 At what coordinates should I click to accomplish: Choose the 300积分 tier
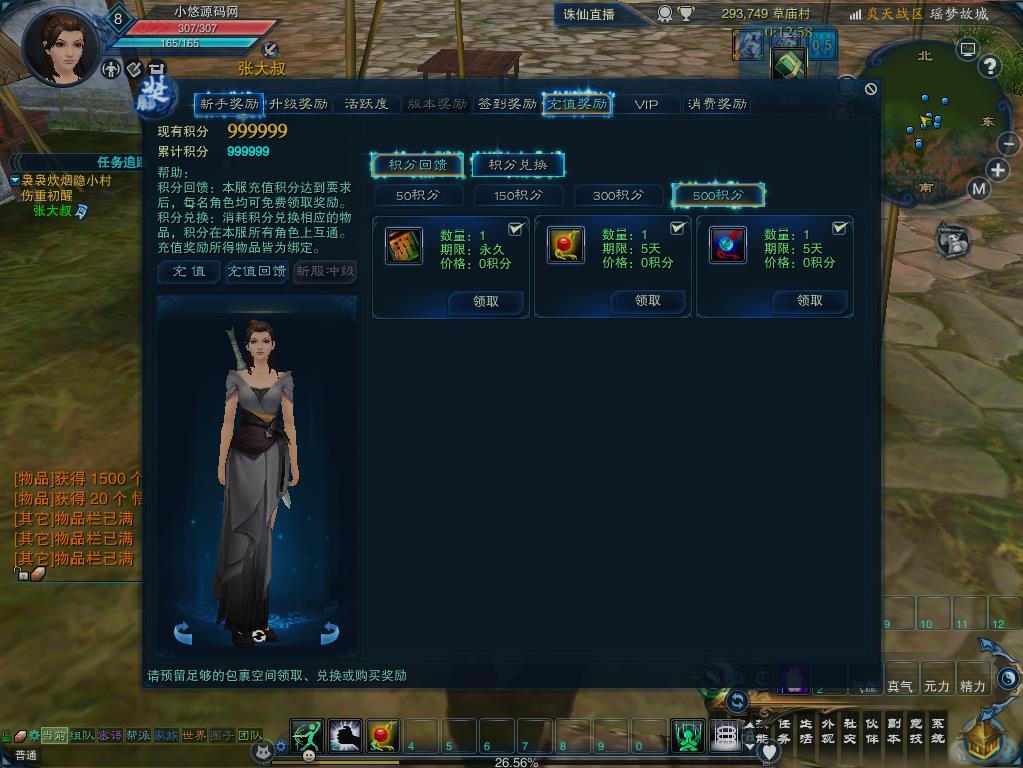[618, 195]
